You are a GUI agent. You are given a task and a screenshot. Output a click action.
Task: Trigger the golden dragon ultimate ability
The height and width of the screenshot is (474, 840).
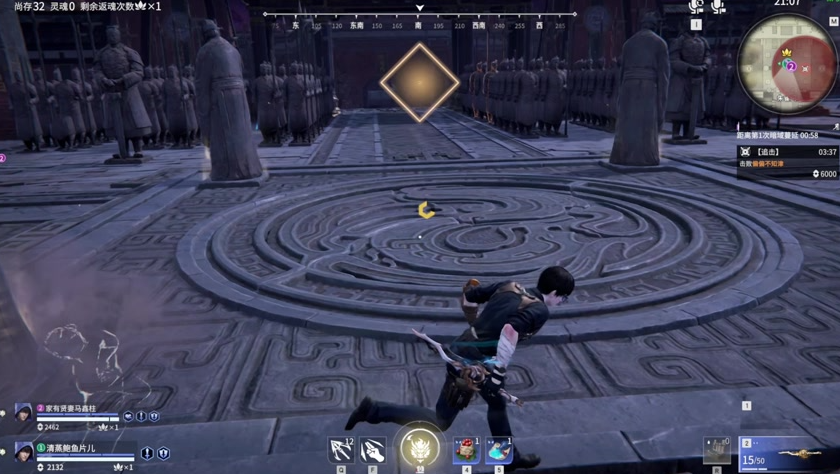(x=420, y=446)
